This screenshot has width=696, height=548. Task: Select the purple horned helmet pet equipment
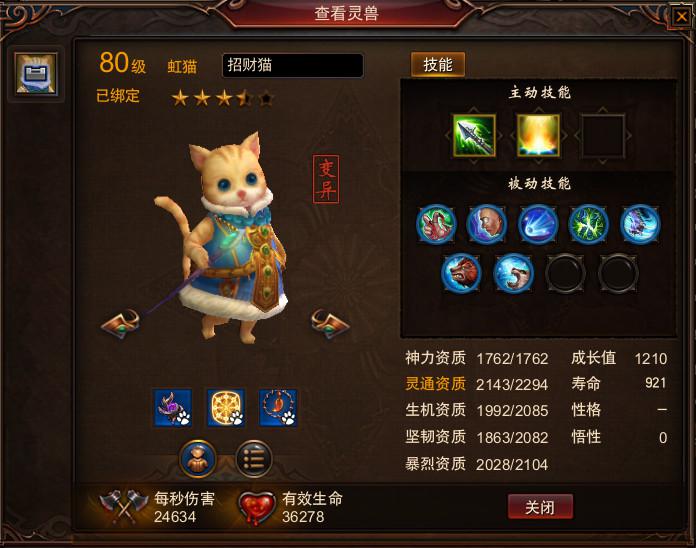click(173, 408)
